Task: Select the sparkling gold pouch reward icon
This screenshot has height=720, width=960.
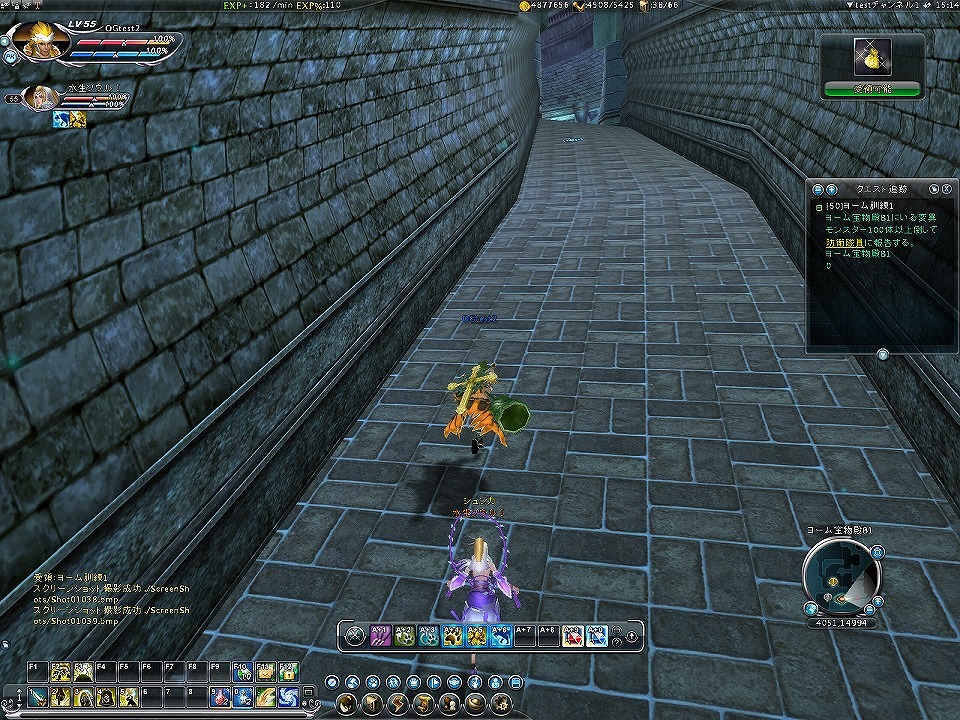Action: 873,58
